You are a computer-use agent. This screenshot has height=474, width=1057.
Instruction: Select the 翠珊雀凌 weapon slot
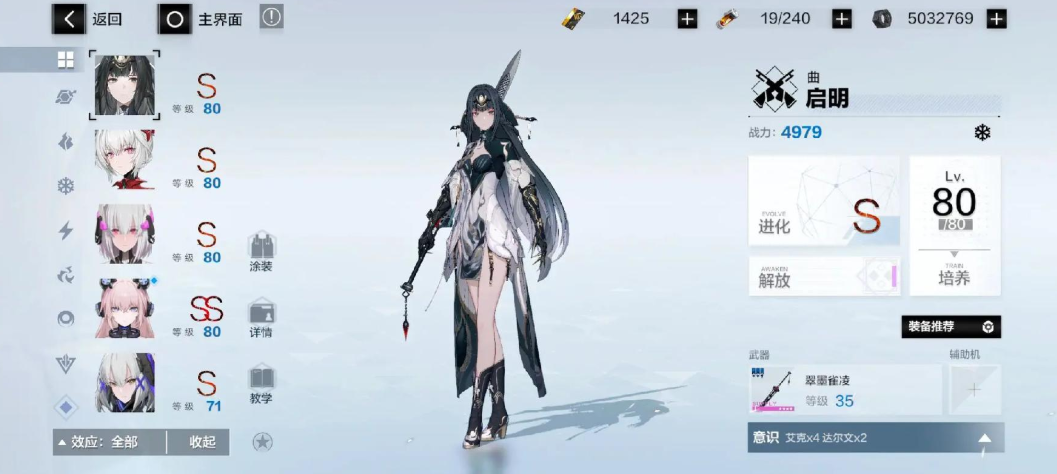click(x=844, y=389)
